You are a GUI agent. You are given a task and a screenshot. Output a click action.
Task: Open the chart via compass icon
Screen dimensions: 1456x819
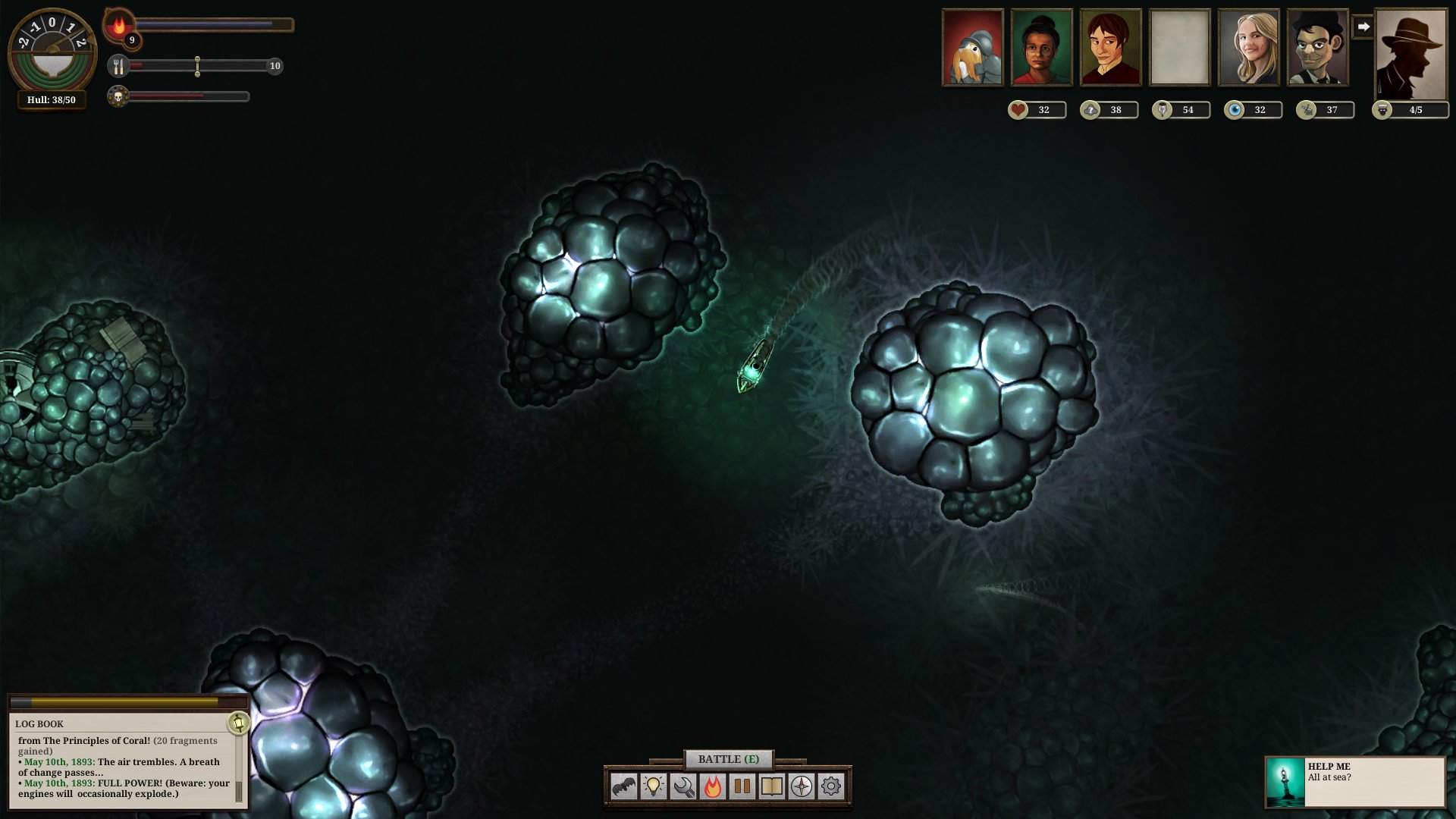(802, 787)
